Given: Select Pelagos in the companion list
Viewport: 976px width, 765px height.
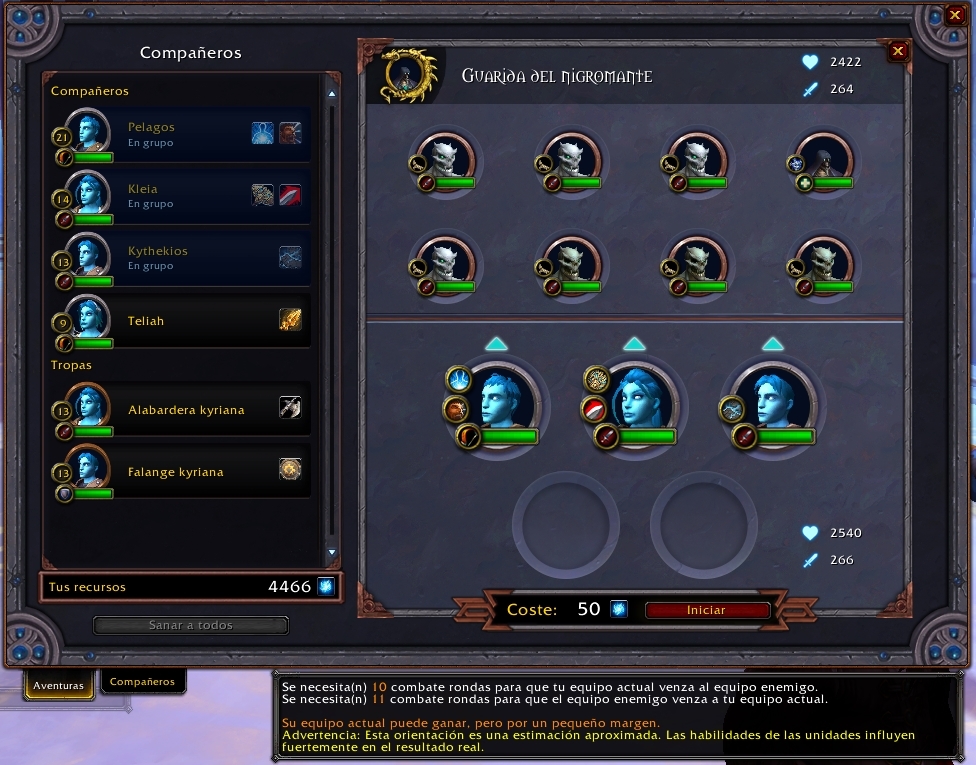Looking at the screenshot, I should tap(180, 134).
